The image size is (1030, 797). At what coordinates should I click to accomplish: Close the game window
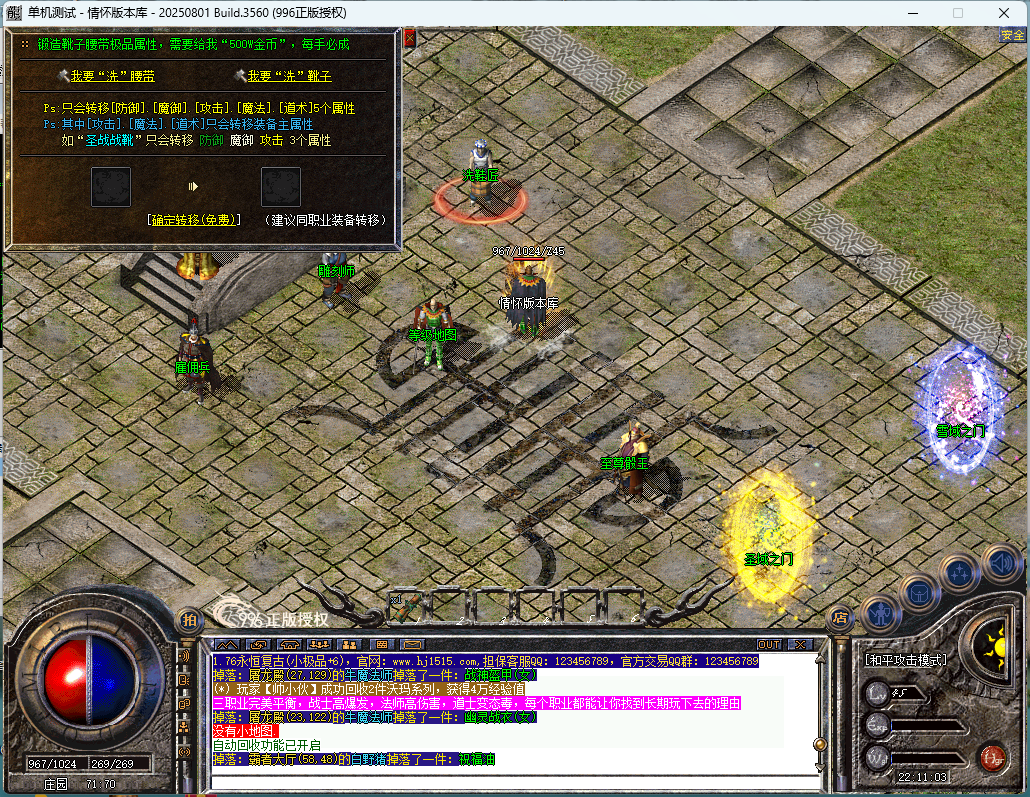click(1004, 13)
